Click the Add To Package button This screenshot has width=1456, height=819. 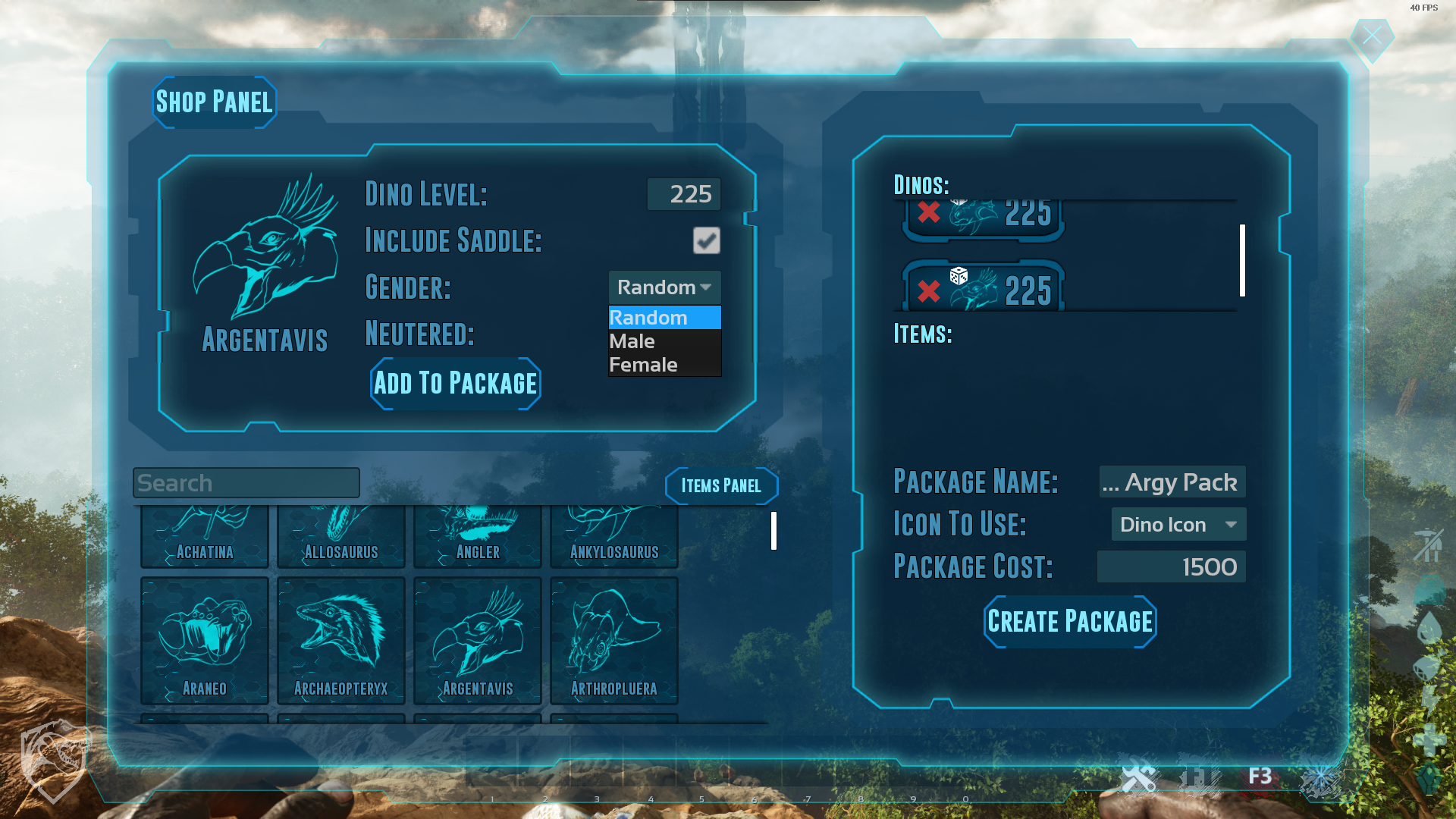click(456, 384)
